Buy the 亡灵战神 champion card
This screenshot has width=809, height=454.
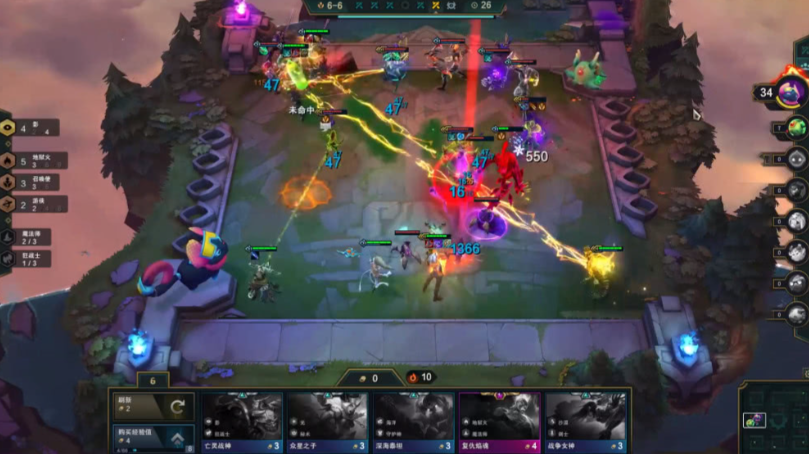point(241,416)
